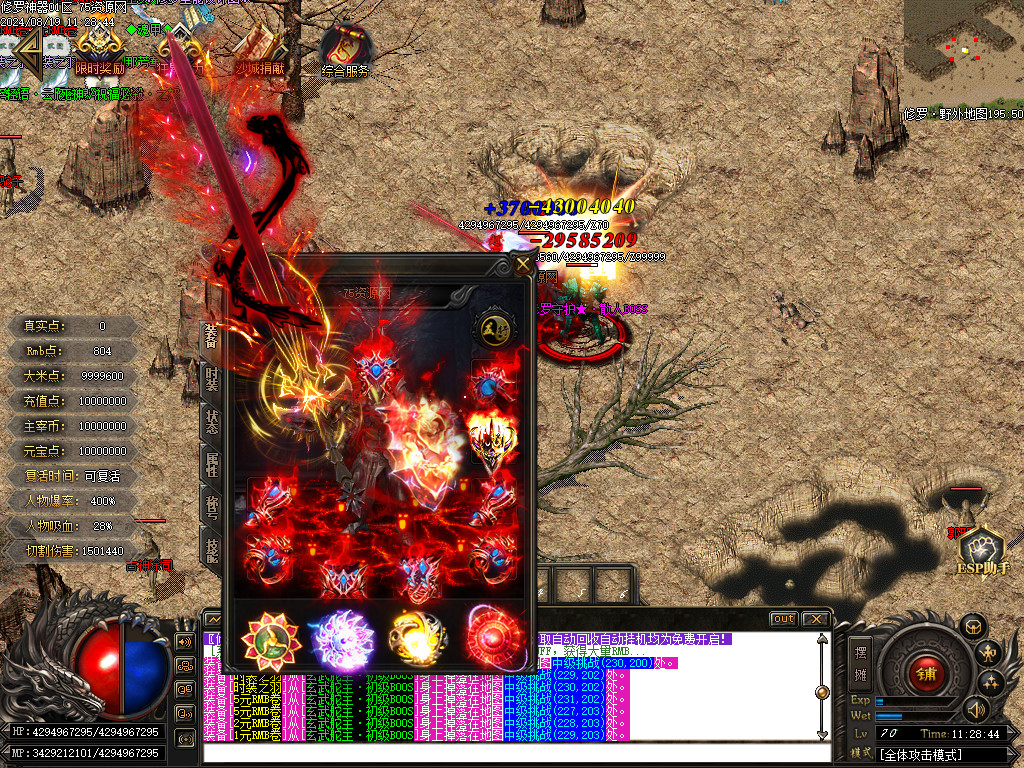Open the treasure chest bag button

click(972, 627)
